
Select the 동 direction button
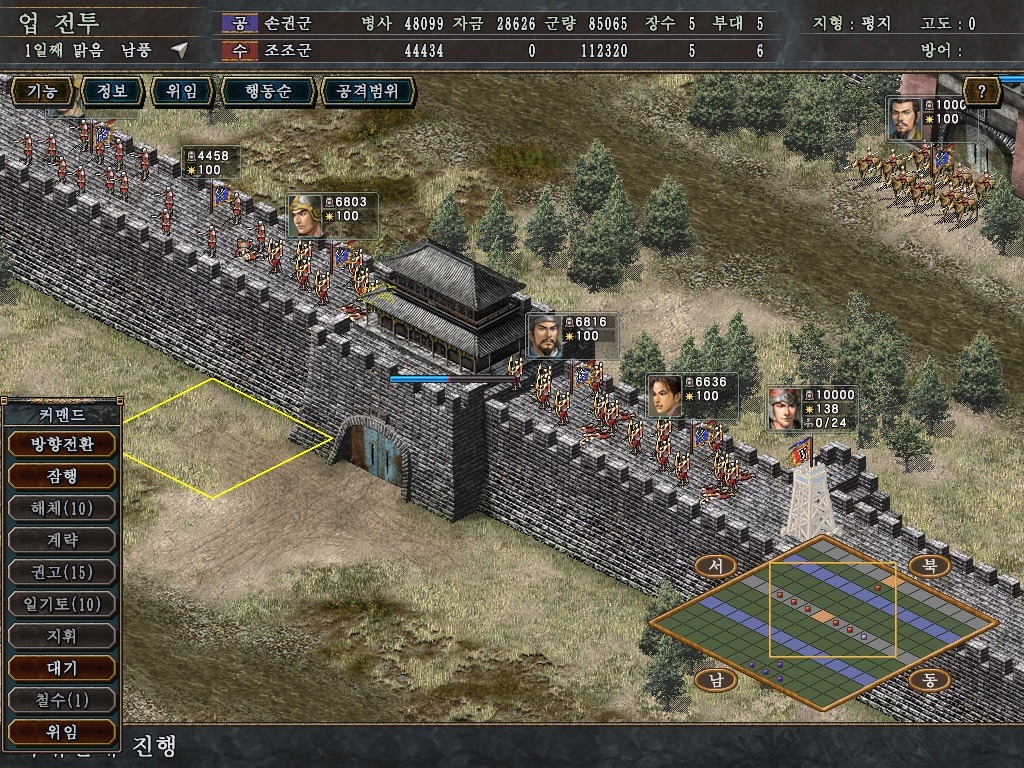click(929, 680)
